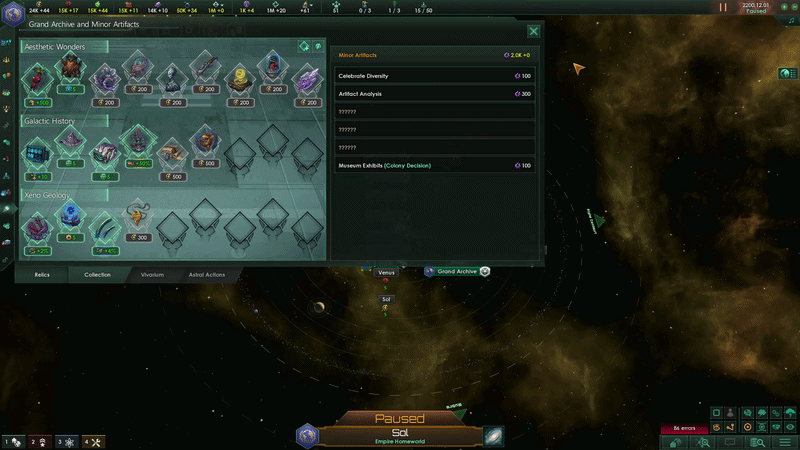
Task: Open the chat speech-bubble button
Action: pyautogui.click(x=728, y=442)
